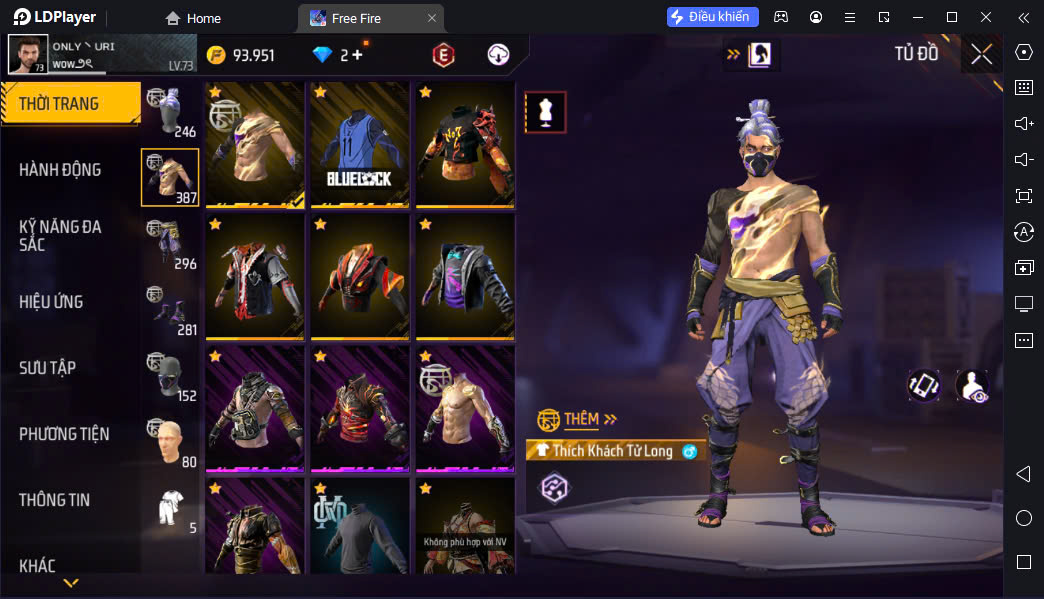Close the Free Fire tab in LDPlayer

[x=431, y=18]
